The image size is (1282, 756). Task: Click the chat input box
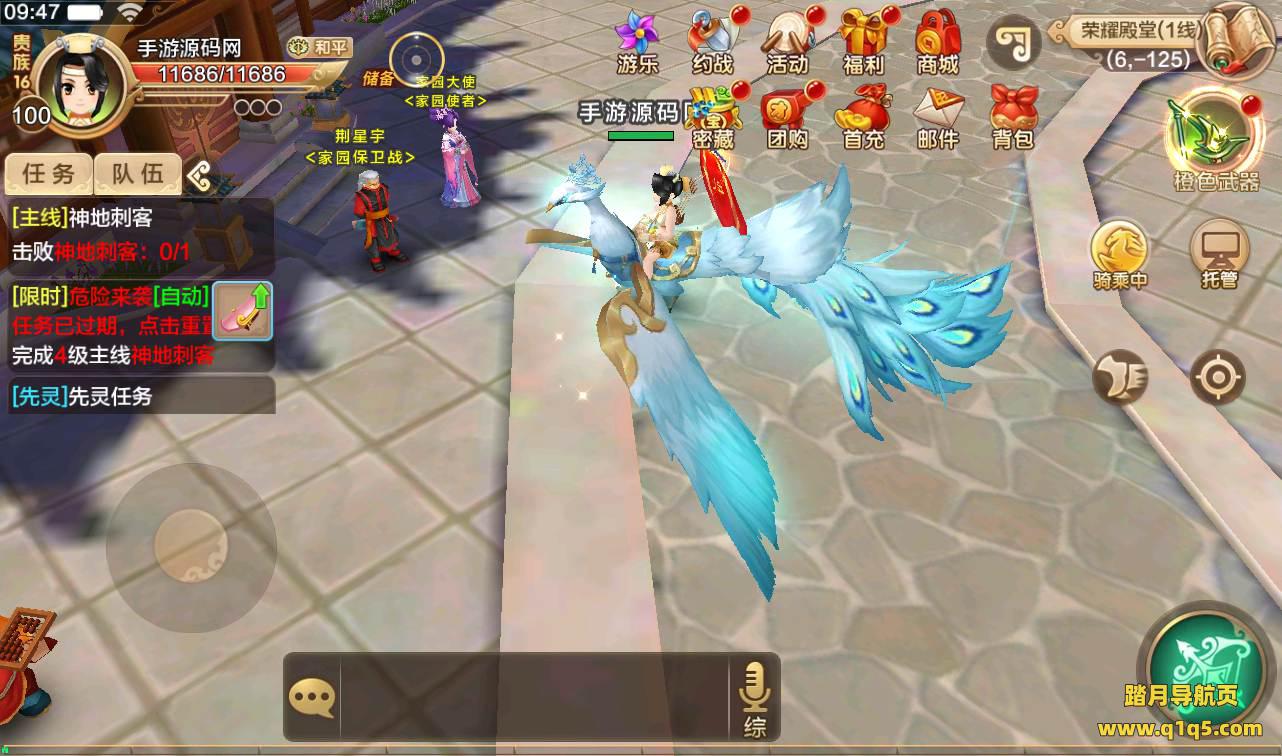[533, 697]
